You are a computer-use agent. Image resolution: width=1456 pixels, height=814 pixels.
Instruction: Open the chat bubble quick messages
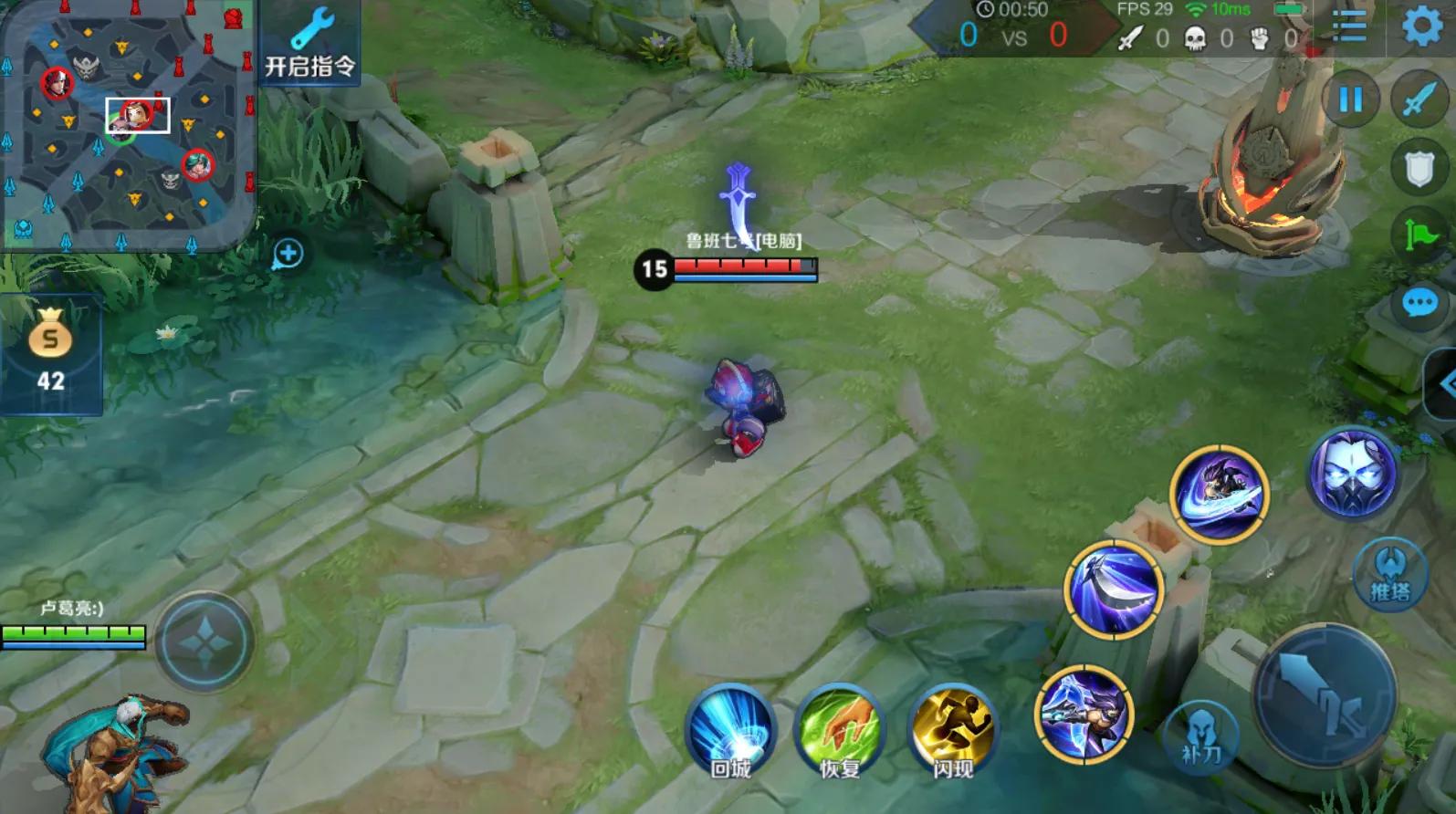1419,303
